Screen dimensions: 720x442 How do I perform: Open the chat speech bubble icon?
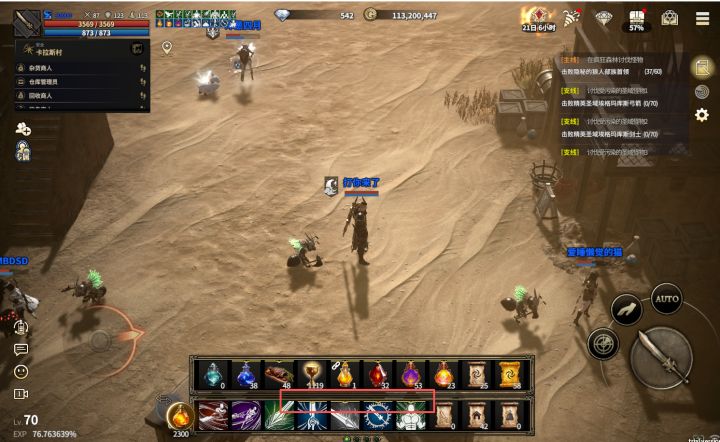click(21, 349)
